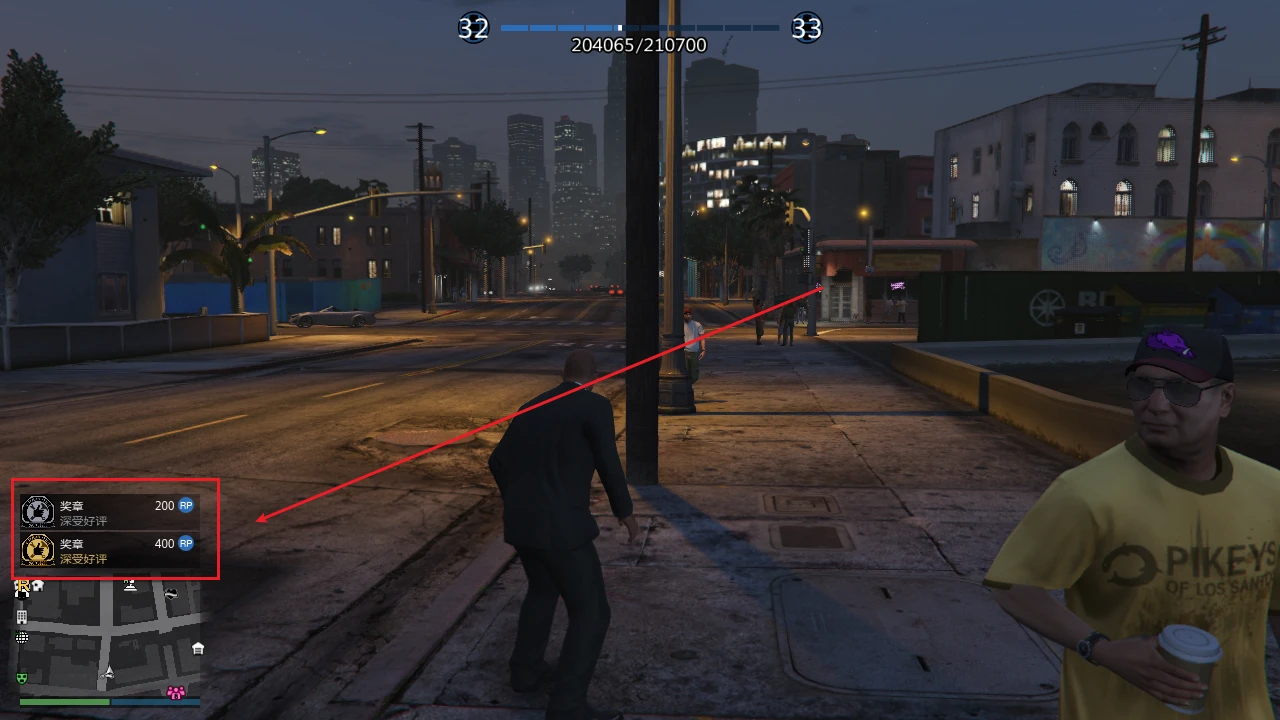This screenshot has height=720, width=1280.
Task: Click the 204065/210700 experience counter text
Action: pos(639,45)
